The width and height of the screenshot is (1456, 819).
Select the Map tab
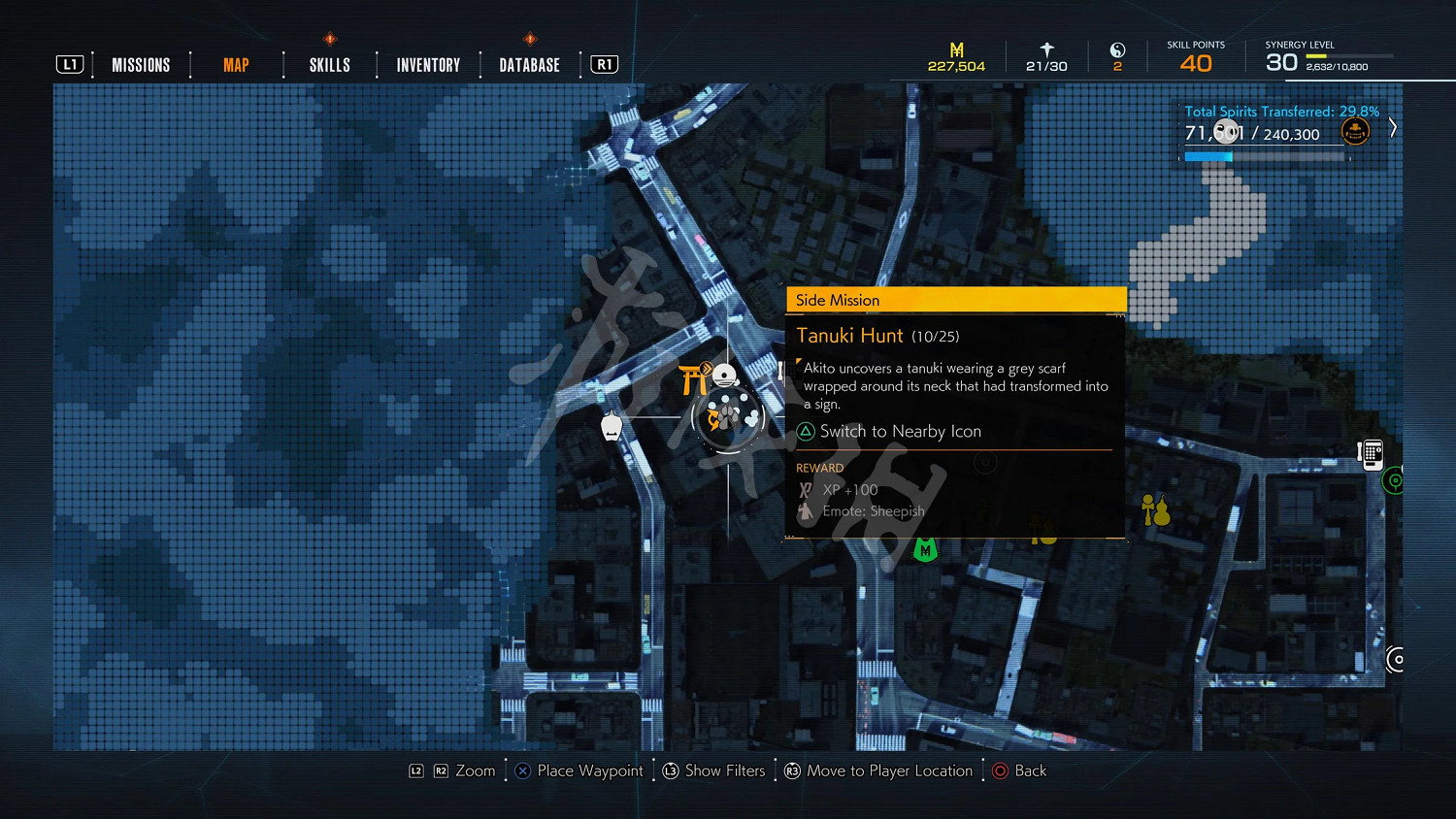point(236,65)
